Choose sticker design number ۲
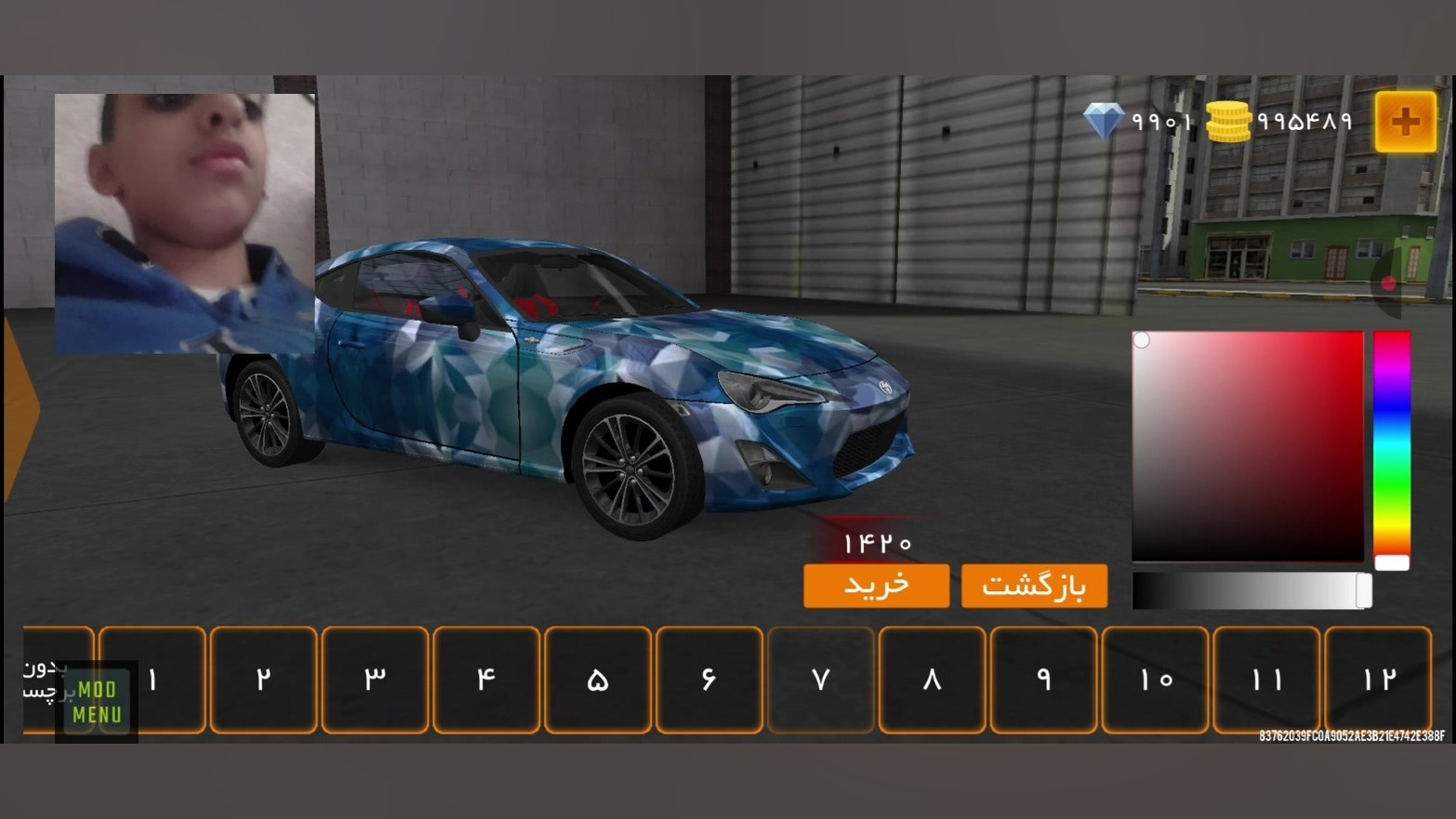Screen dimensions: 1456x819 coord(264,680)
